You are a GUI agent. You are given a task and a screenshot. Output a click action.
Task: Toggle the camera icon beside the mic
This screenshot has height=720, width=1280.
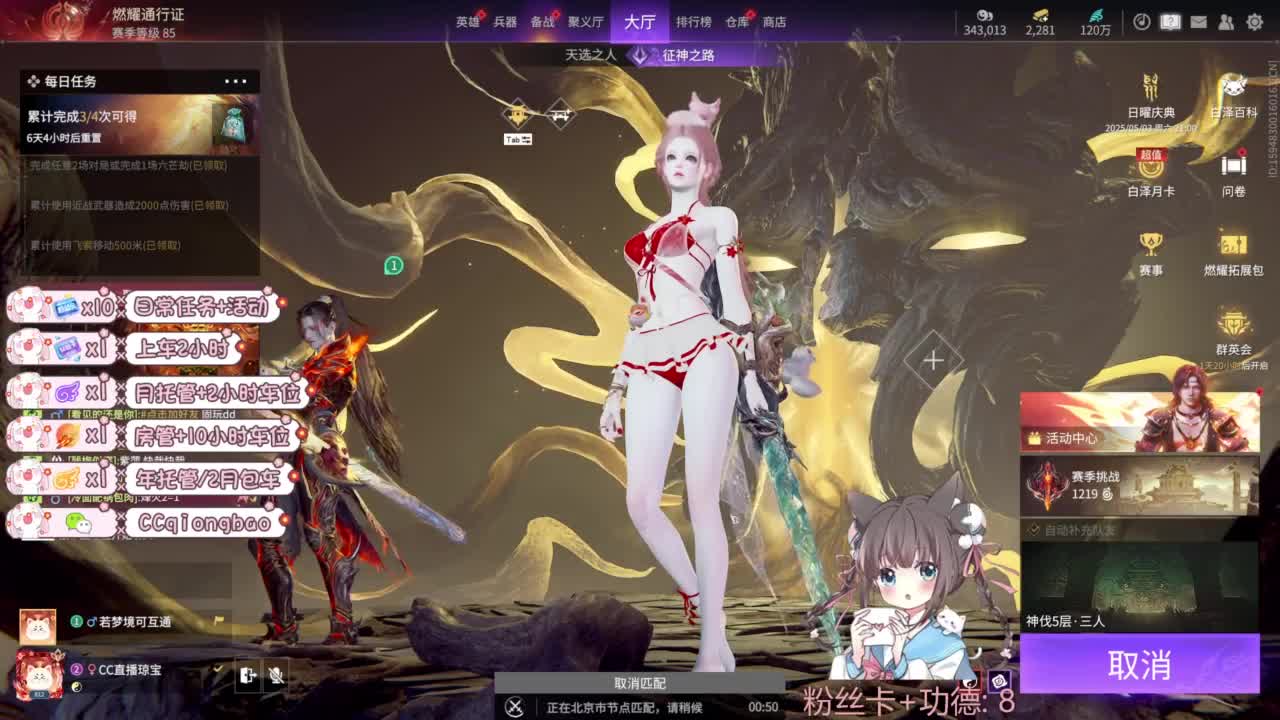pyautogui.click(x=246, y=676)
